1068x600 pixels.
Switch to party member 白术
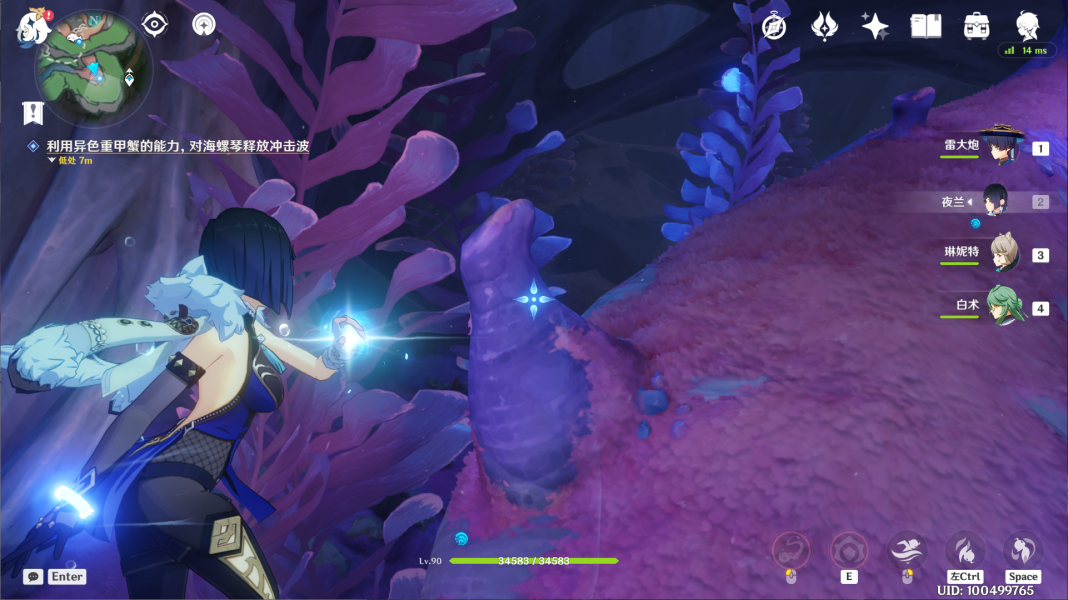point(1003,307)
